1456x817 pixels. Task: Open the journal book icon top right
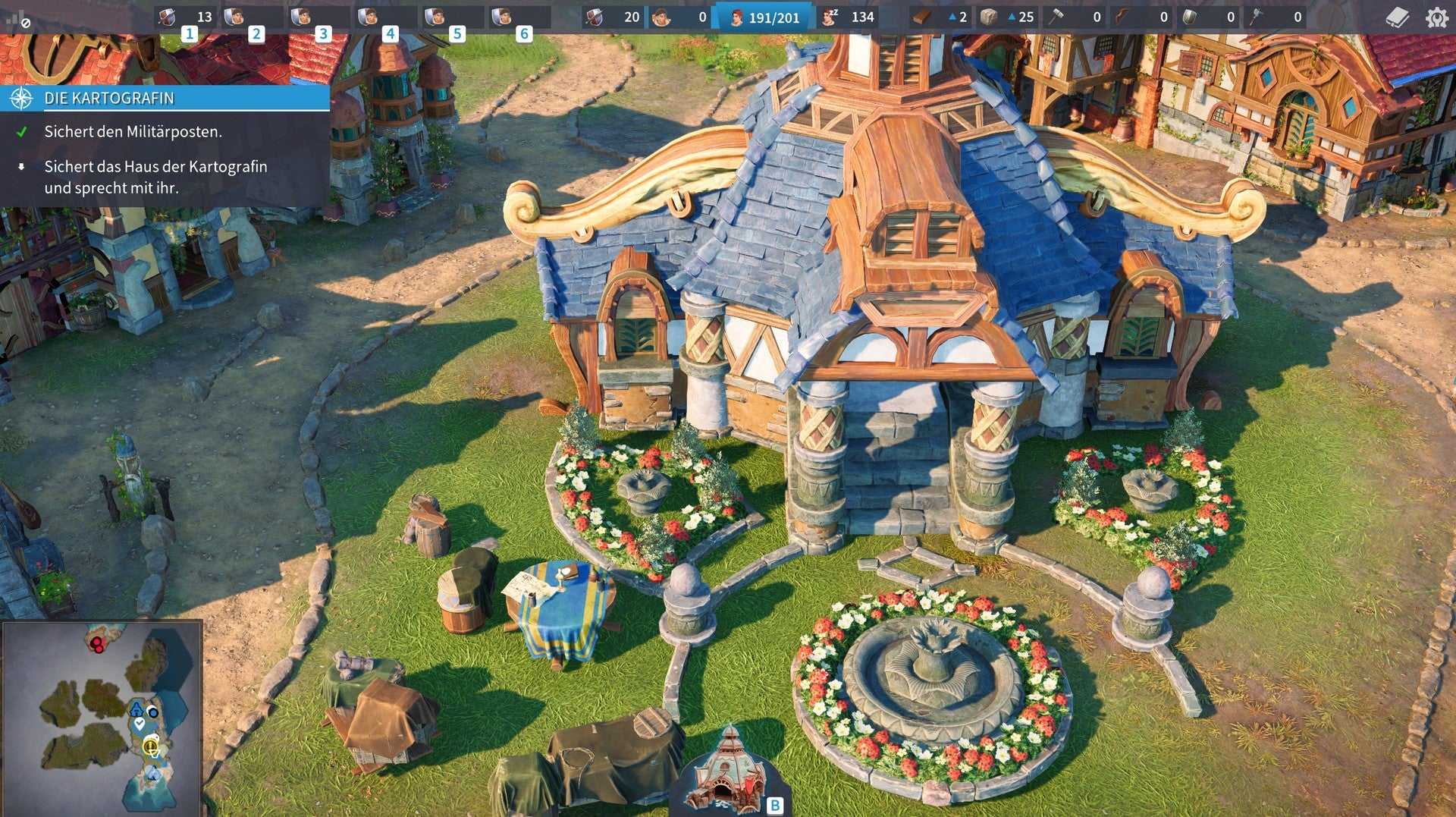1398,17
